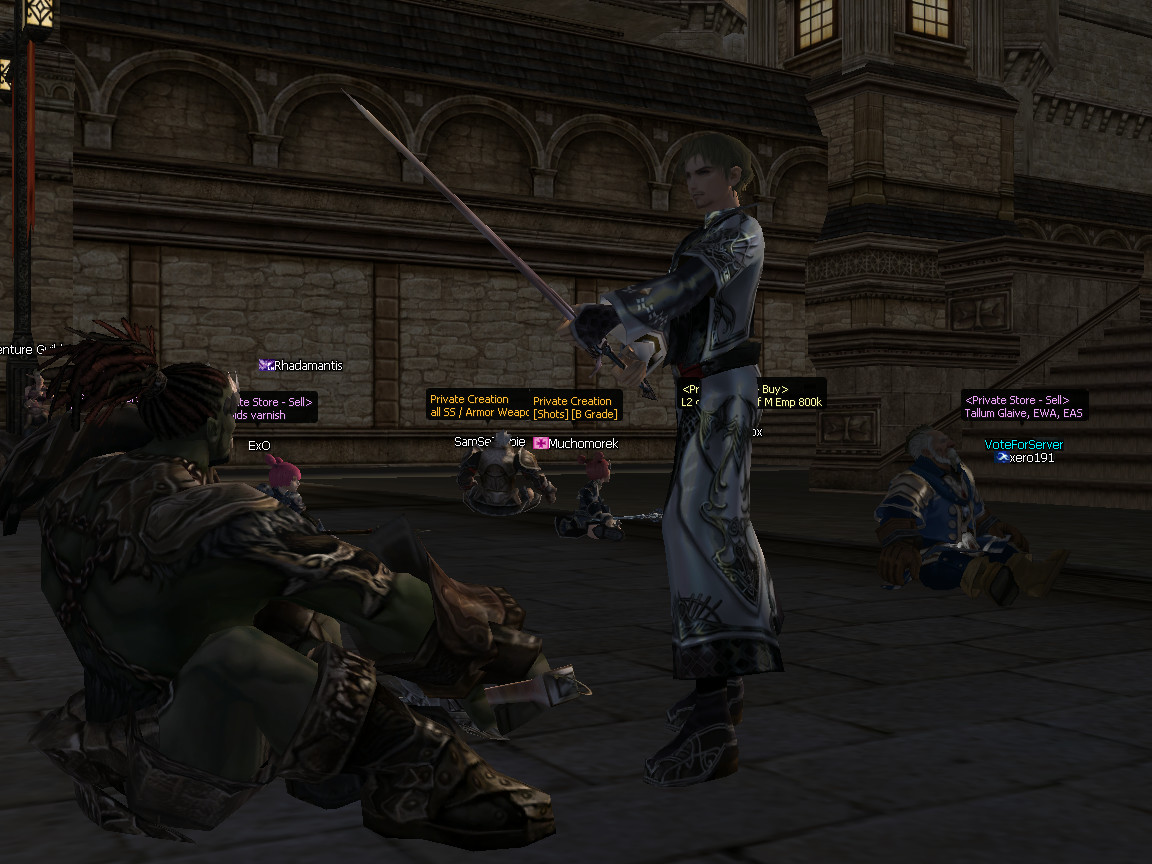Select the ExO name tag
Screen dimensions: 1152x864
tap(259, 446)
